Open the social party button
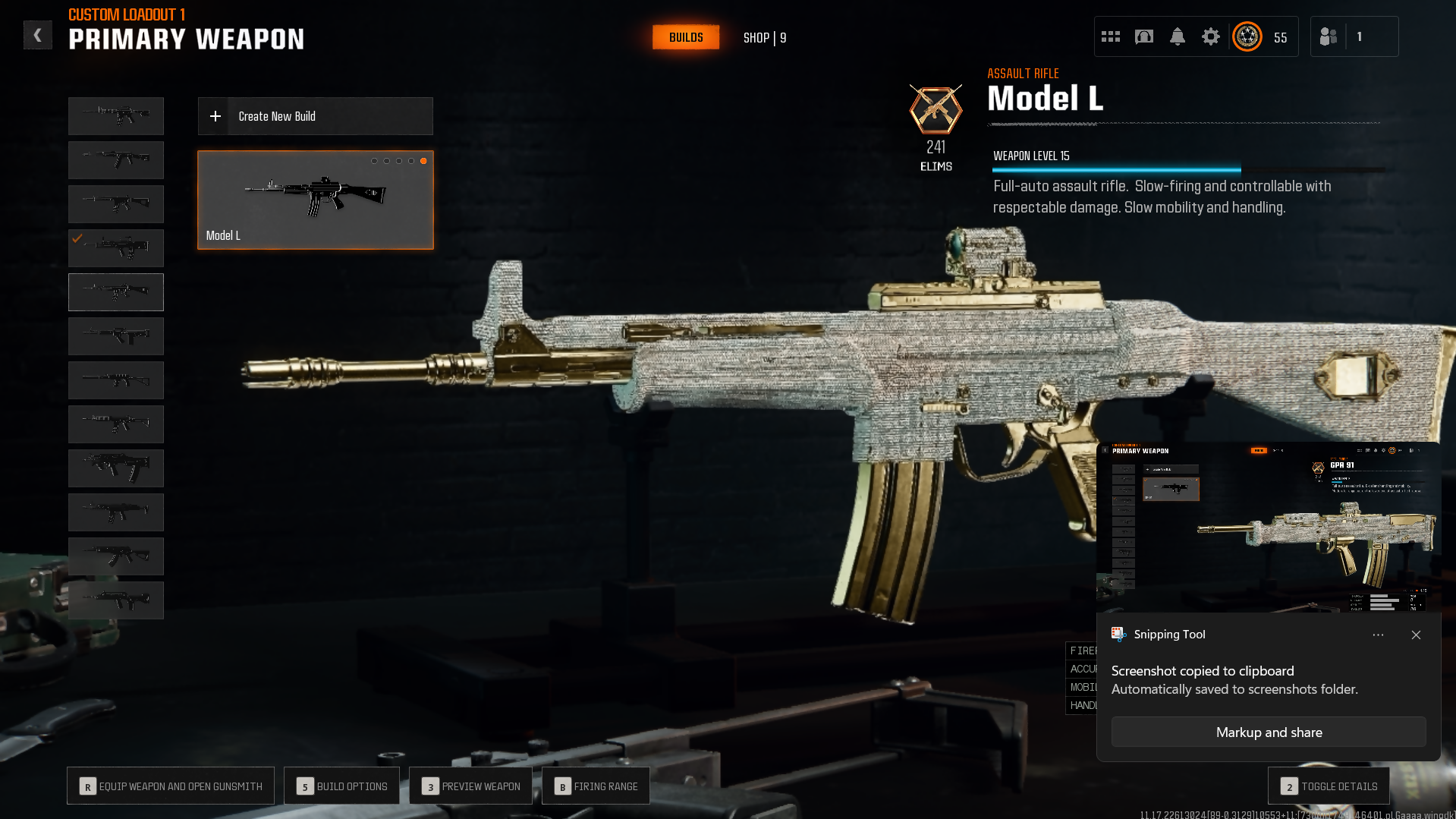 1329,36
